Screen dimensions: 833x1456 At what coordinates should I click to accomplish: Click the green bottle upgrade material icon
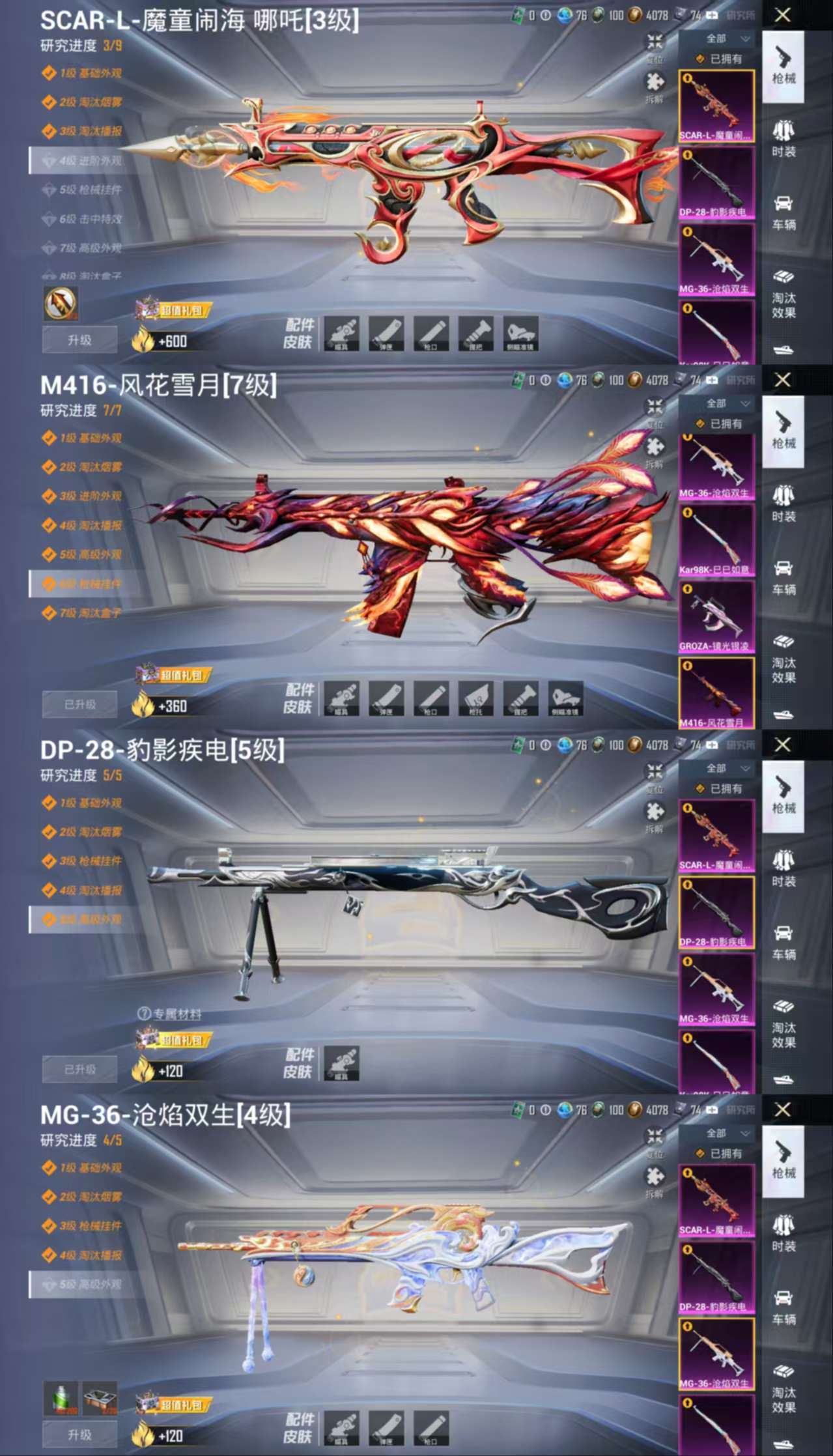tap(61, 1397)
